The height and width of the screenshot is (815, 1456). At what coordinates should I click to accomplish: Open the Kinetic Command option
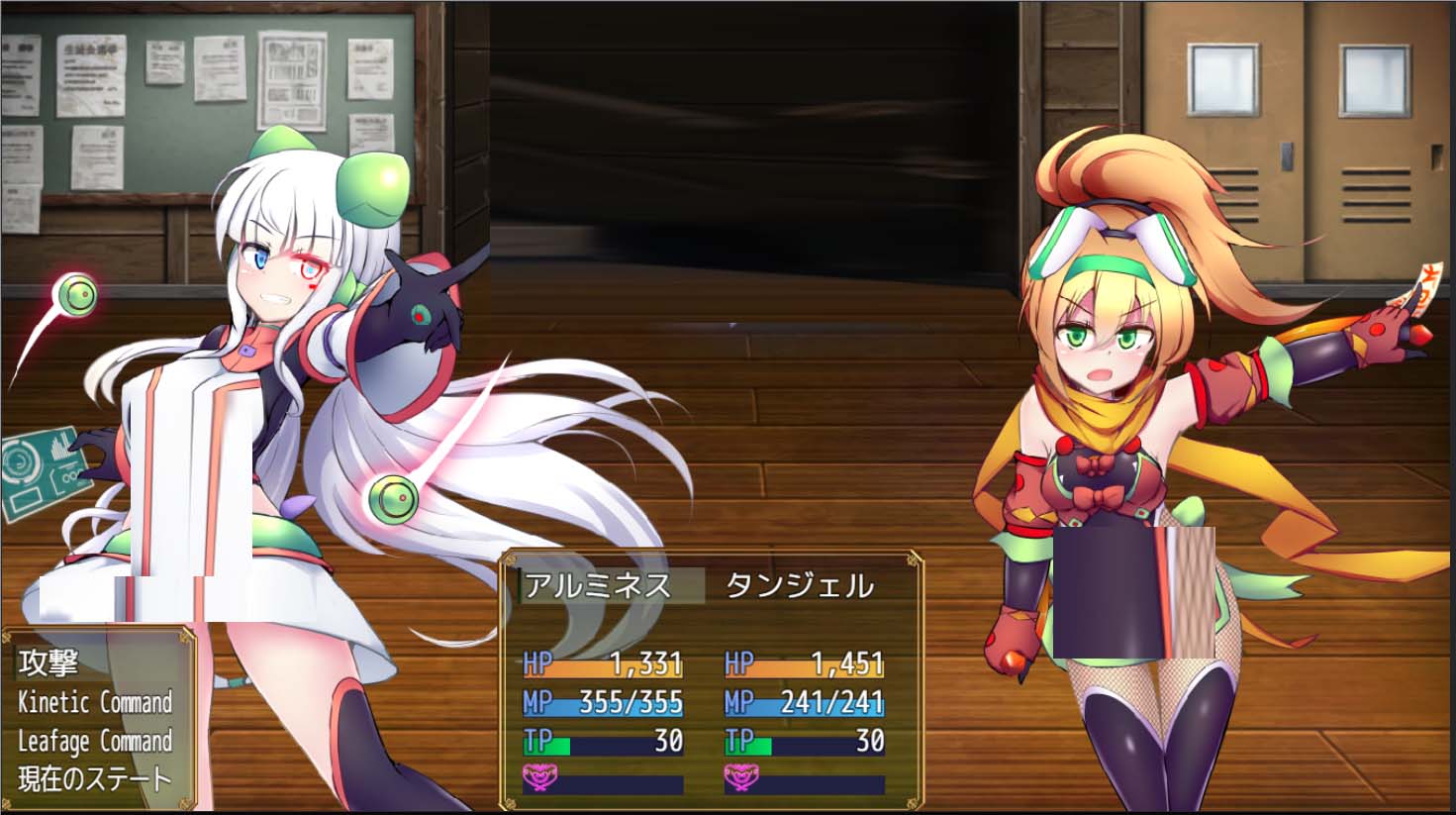(x=94, y=700)
